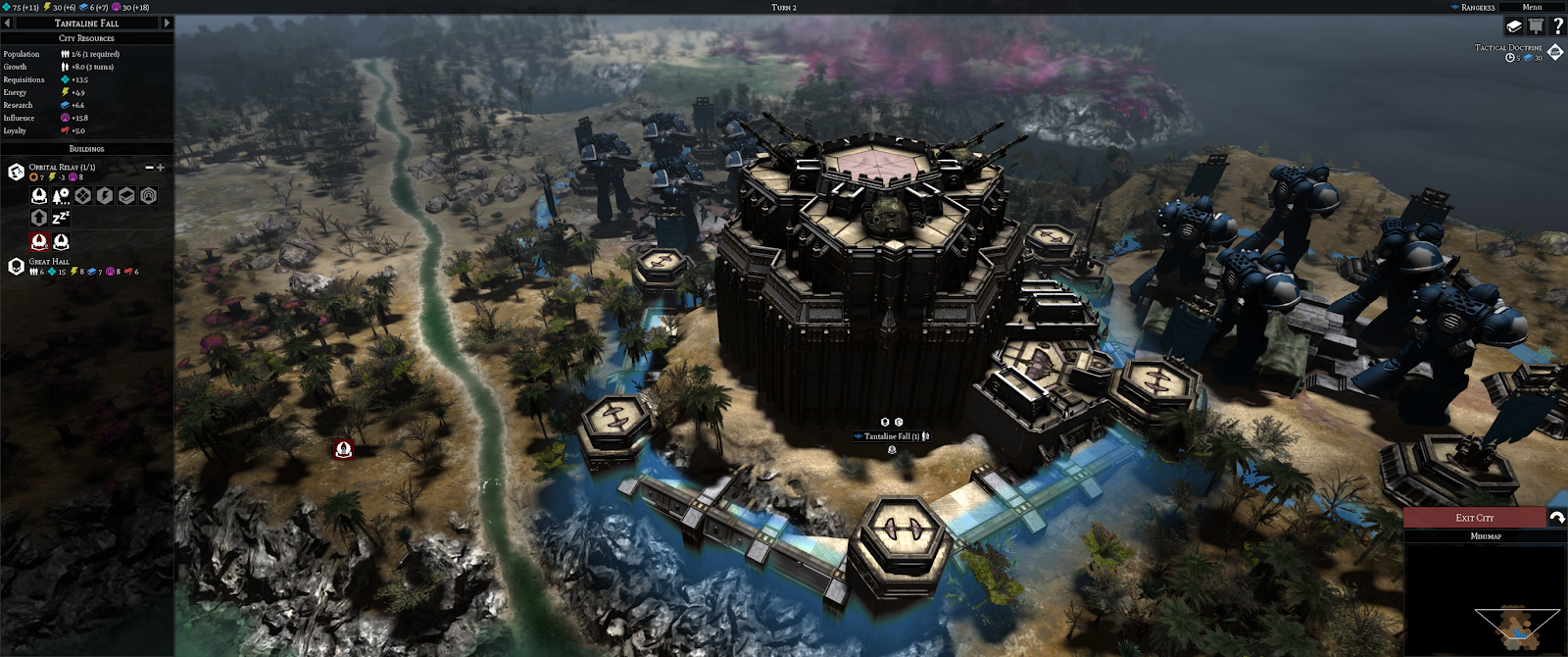
Task: Select the red queued unit in production
Action: tap(39, 241)
